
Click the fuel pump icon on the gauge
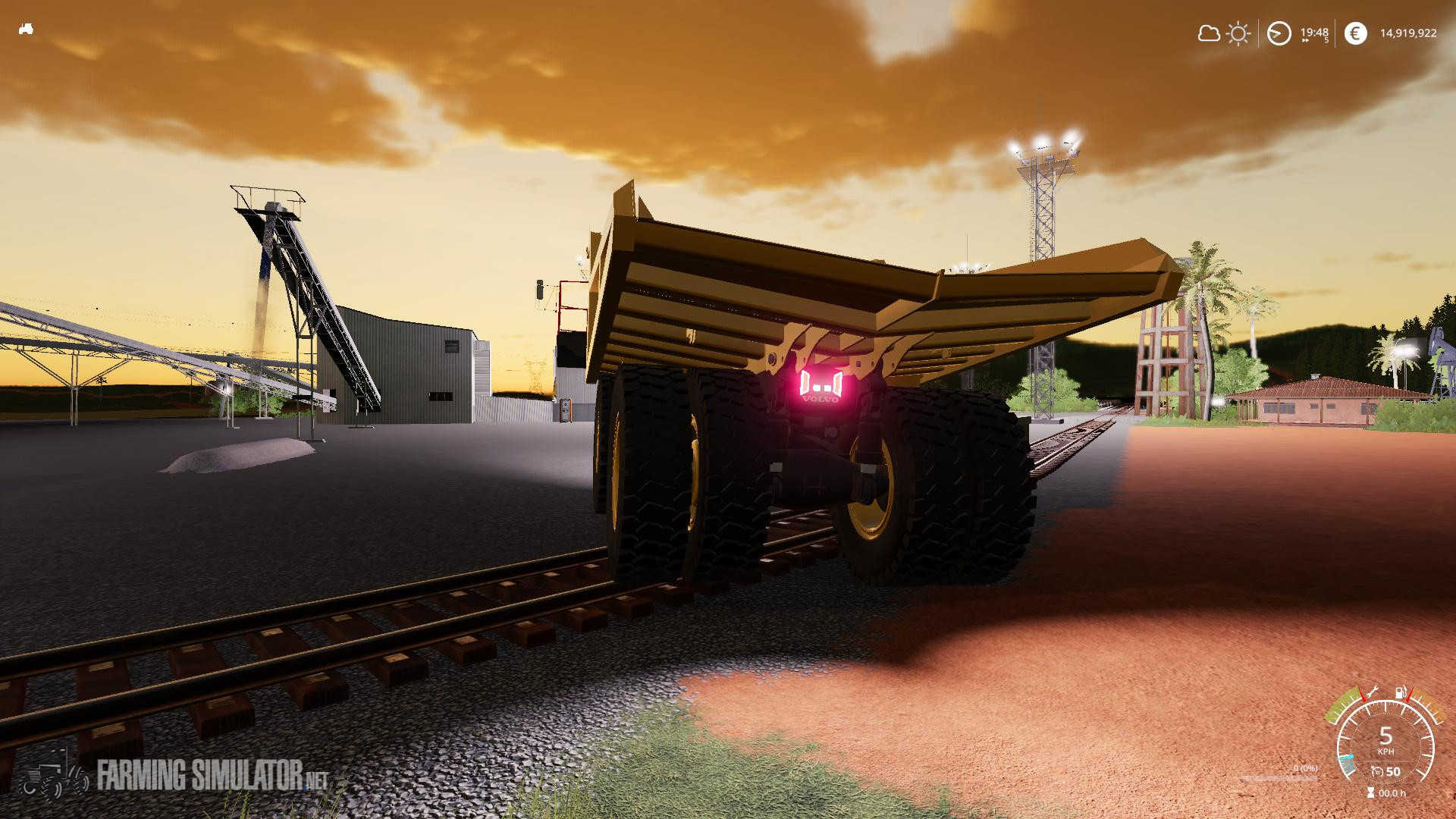(1399, 692)
